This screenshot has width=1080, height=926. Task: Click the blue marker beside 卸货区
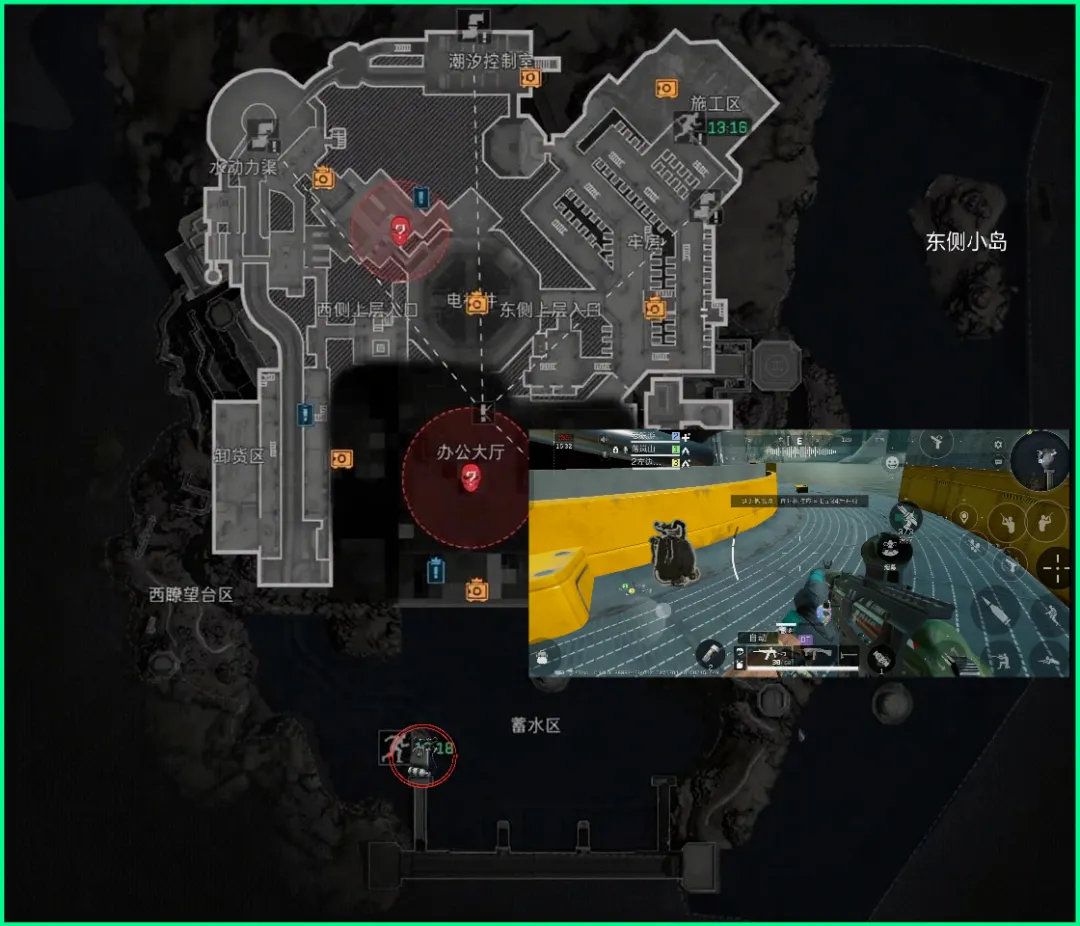pyautogui.click(x=304, y=413)
